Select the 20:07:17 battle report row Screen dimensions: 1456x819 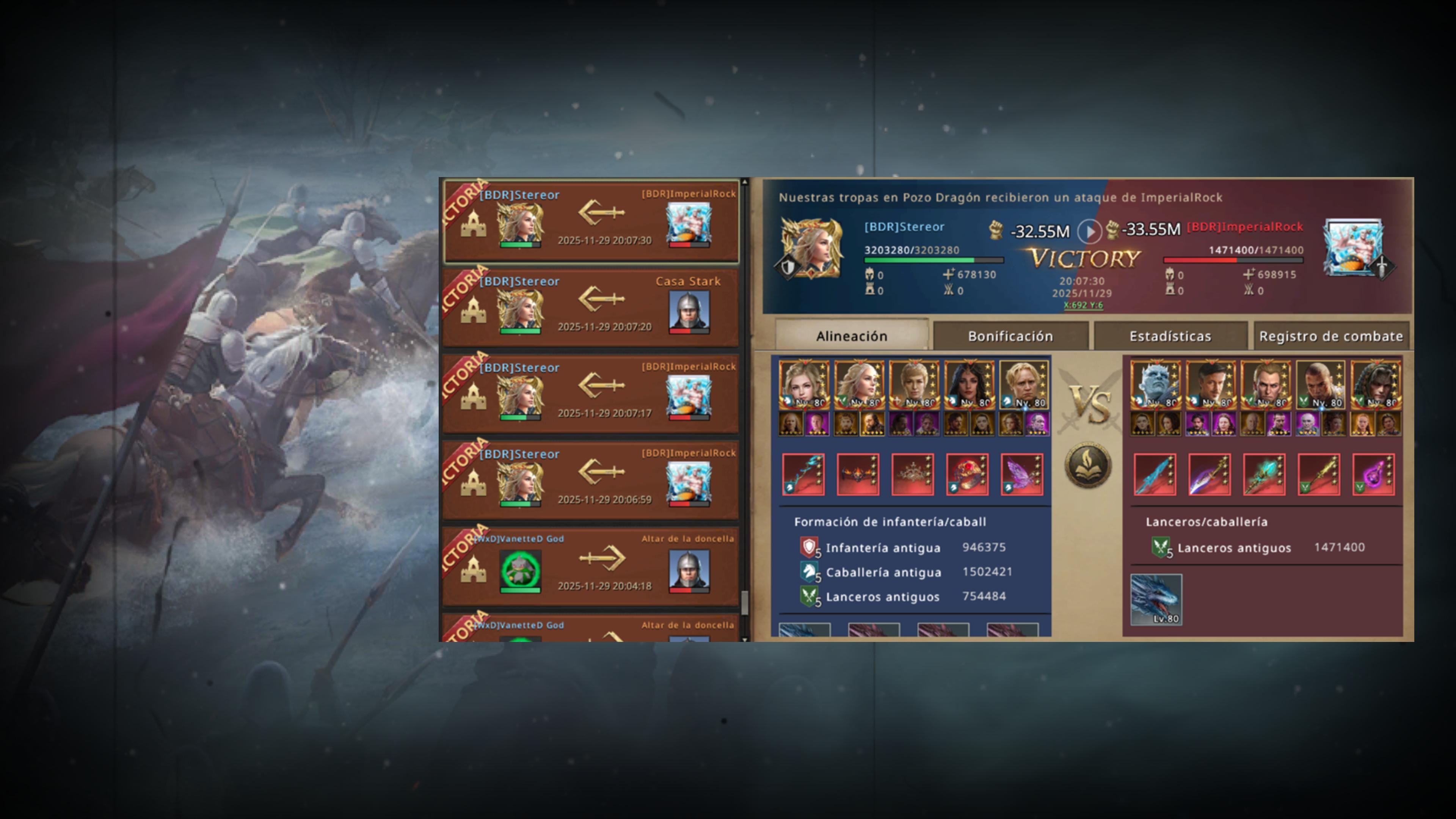[591, 394]
